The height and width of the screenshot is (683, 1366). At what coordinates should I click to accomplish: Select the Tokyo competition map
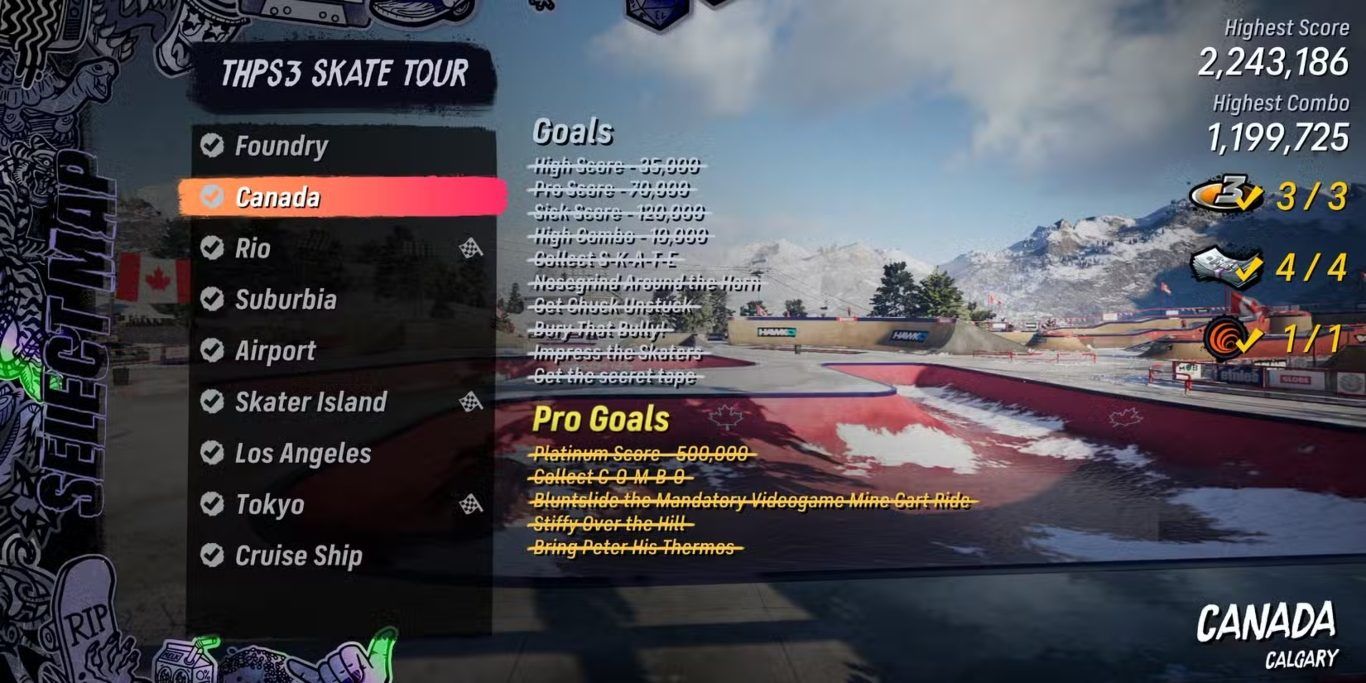click(269, 505)
